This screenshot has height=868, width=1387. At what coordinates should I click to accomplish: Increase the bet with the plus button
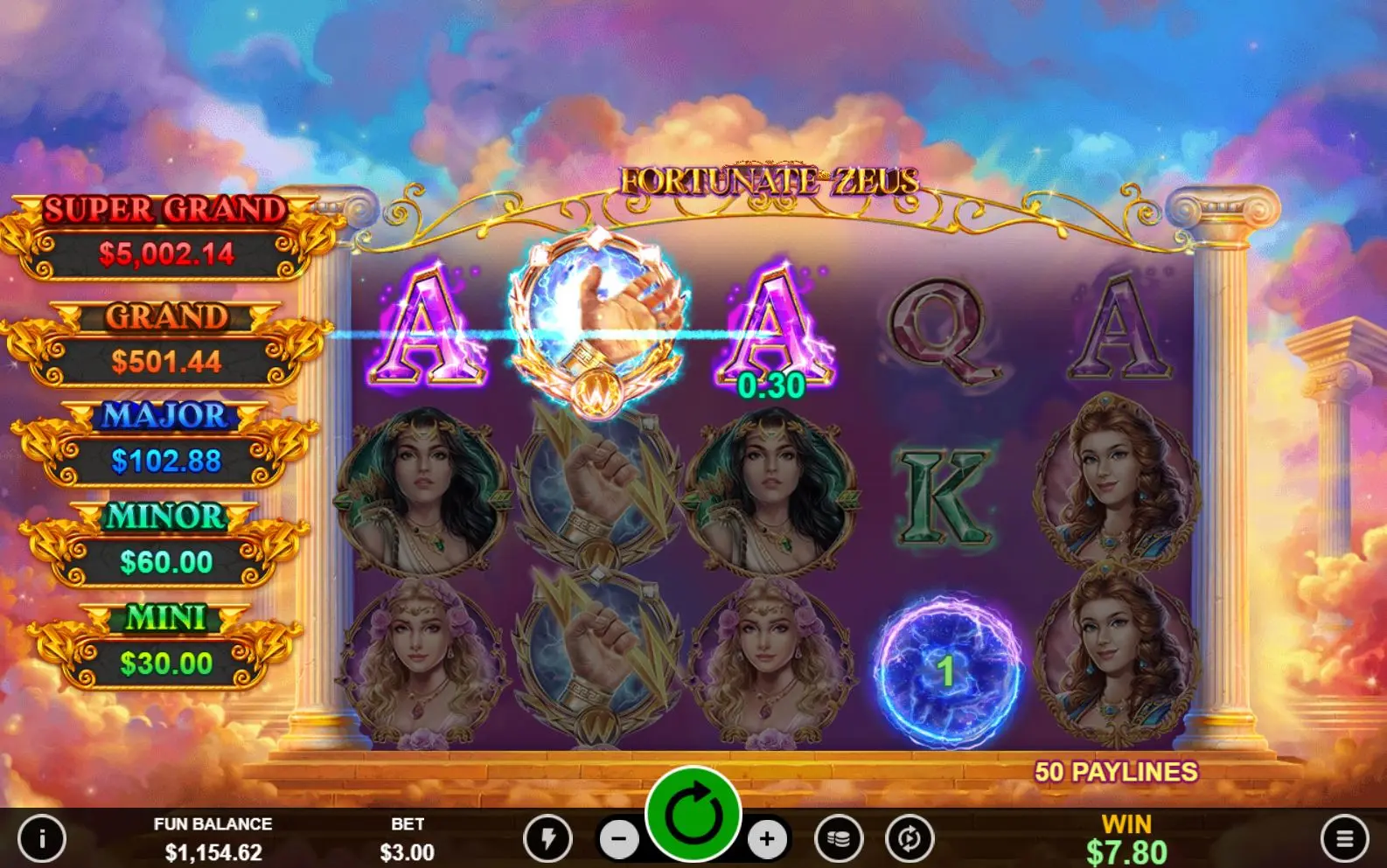coord(767,840)
